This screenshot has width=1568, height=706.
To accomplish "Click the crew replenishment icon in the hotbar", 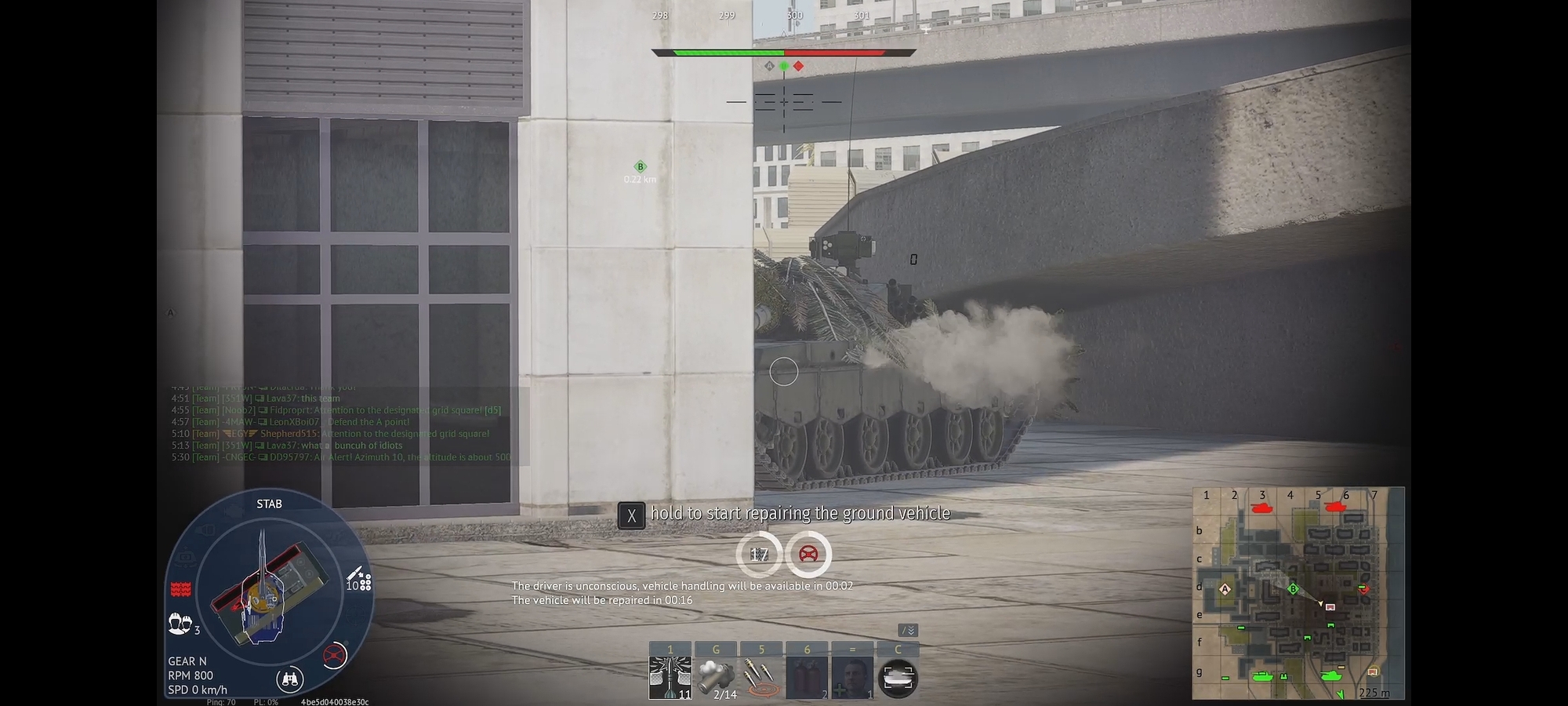I will [x=853, y=677].
